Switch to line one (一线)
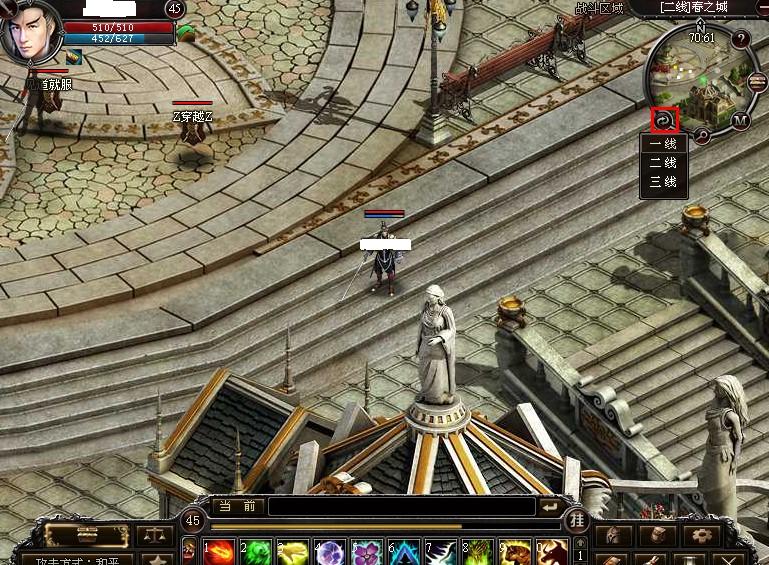The width and height of the screenshot is (769, 565). [x=663, y=144]
